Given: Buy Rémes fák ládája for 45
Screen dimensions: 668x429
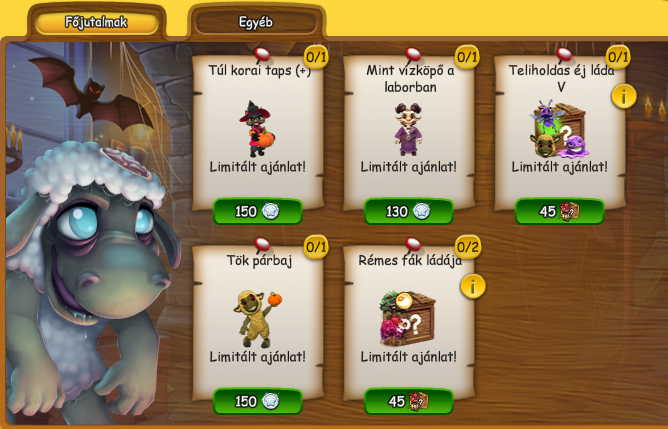Looking at the screenshot, I should tap(407, 401).
